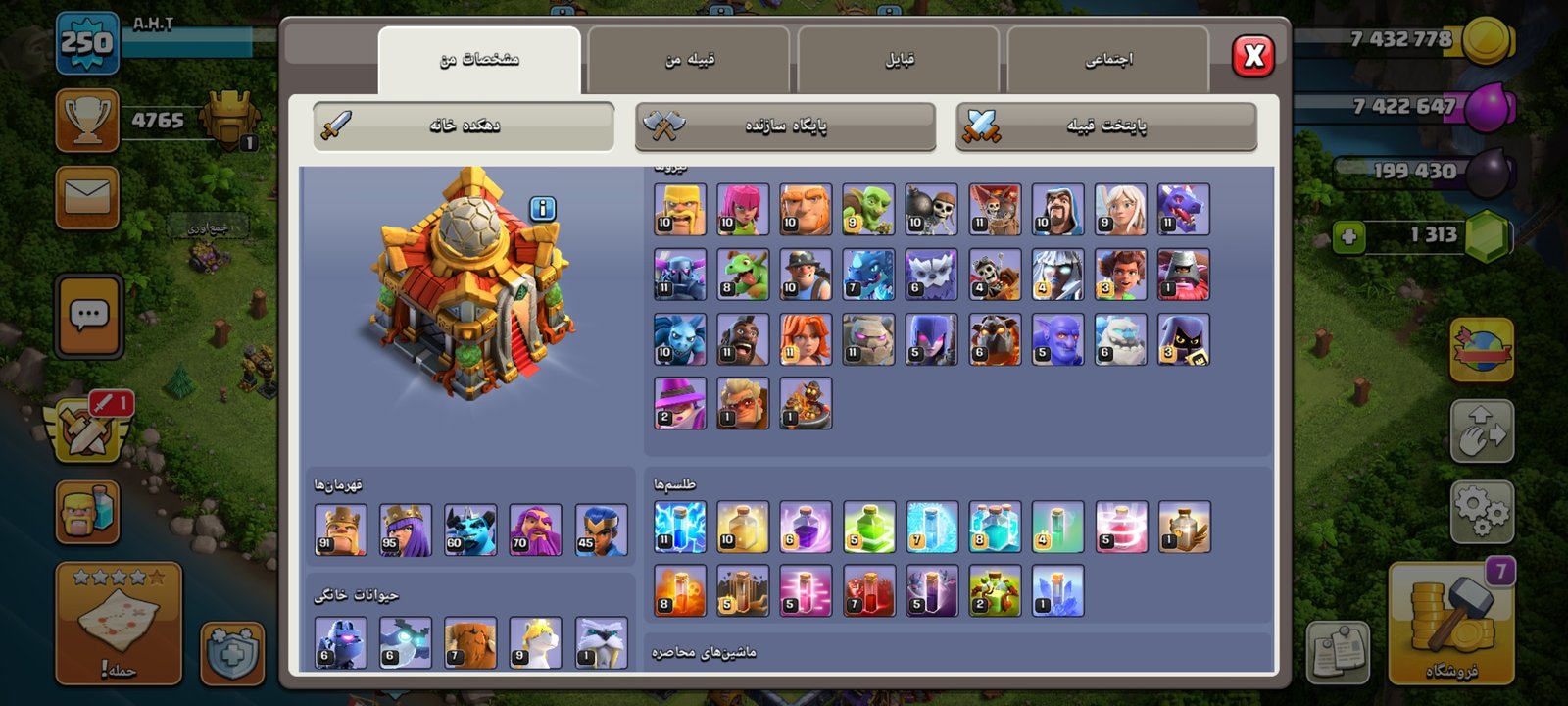Select the اجتماعی tab
The image size is (1568, 706).
(x=1107, y=60)
